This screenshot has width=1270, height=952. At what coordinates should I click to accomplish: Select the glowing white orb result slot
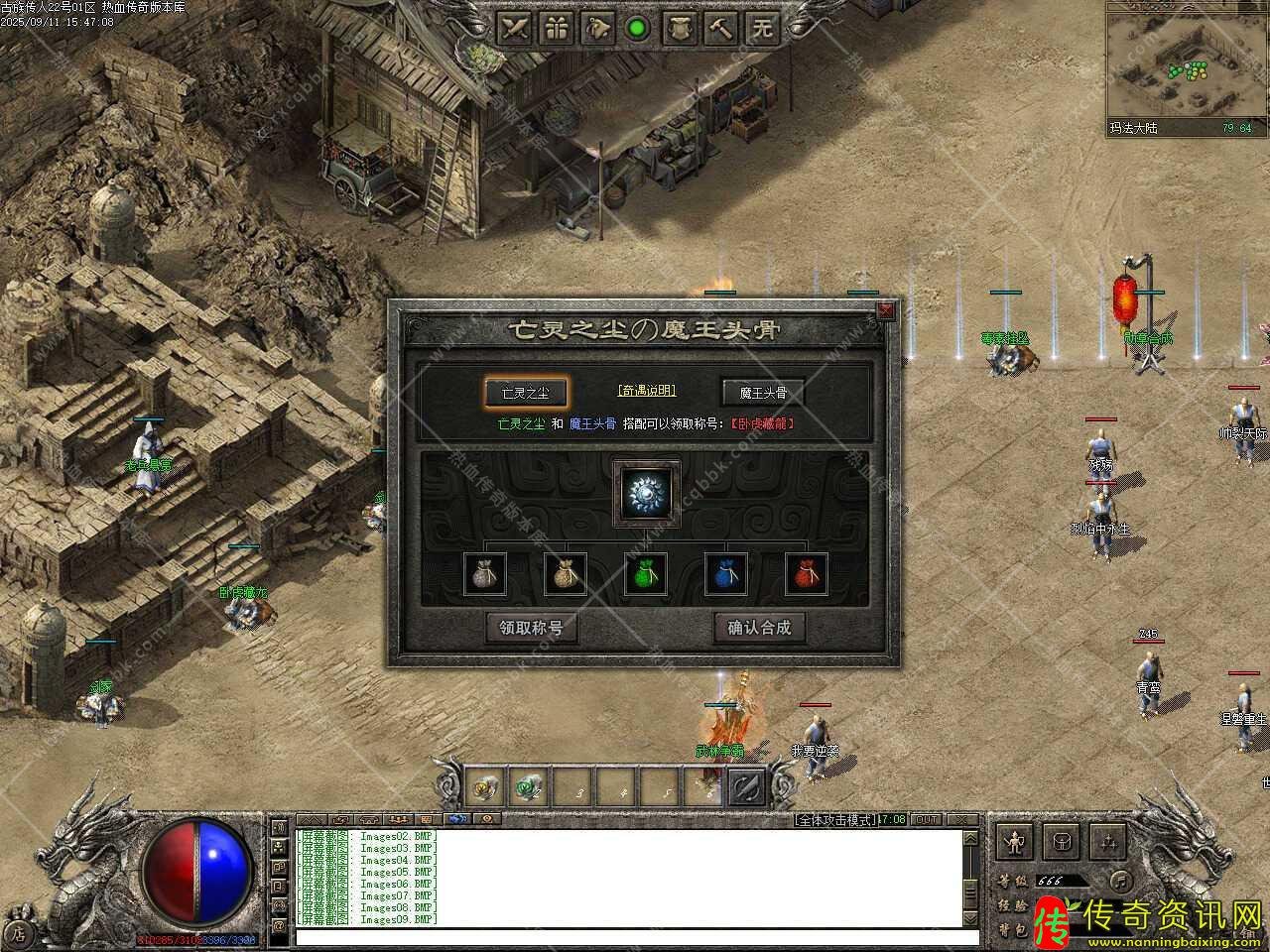tap(647, 493)
